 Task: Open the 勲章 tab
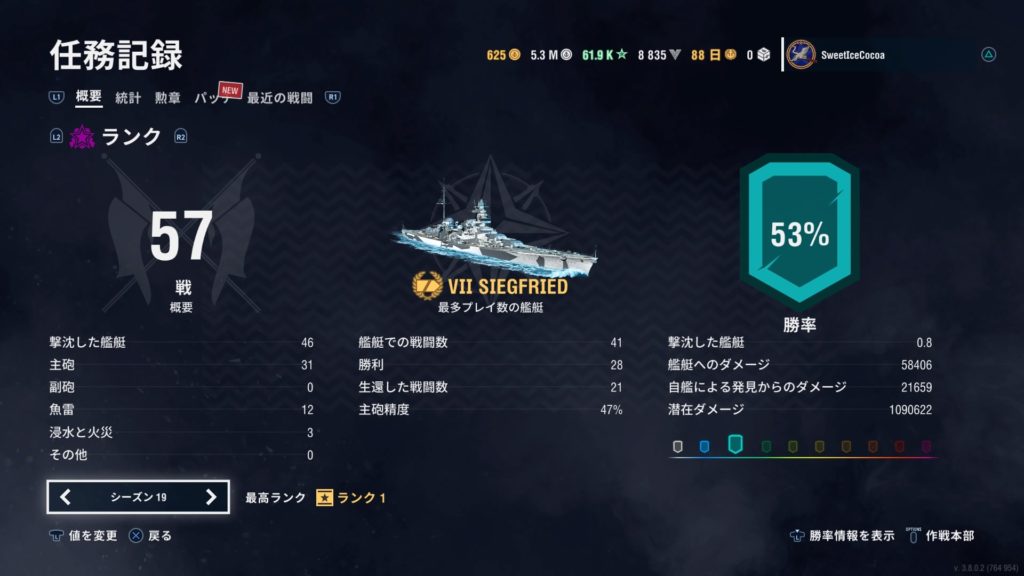(x=167, y=98)
